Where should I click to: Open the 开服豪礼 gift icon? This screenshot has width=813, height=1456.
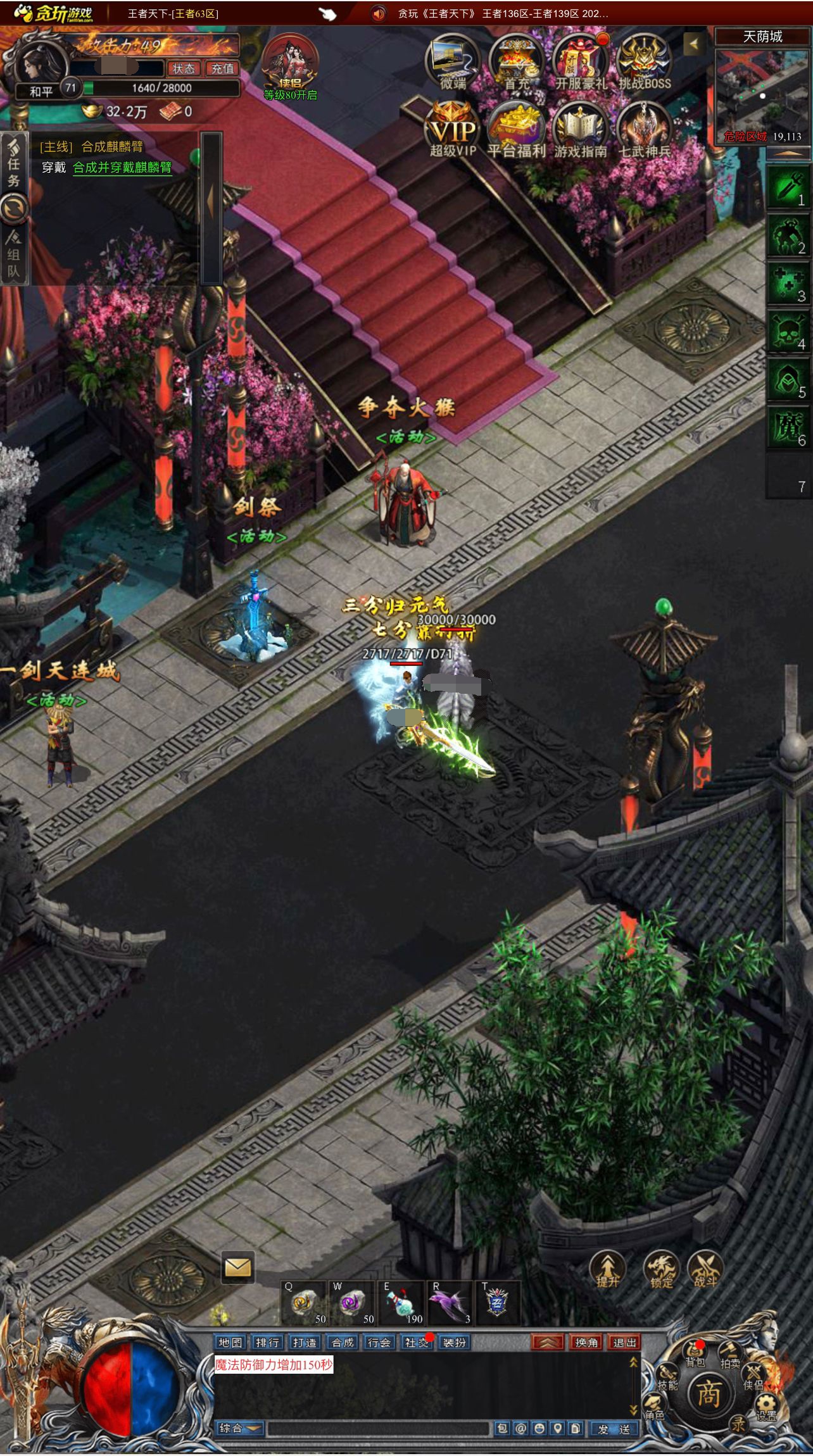(x=580, y=63)
